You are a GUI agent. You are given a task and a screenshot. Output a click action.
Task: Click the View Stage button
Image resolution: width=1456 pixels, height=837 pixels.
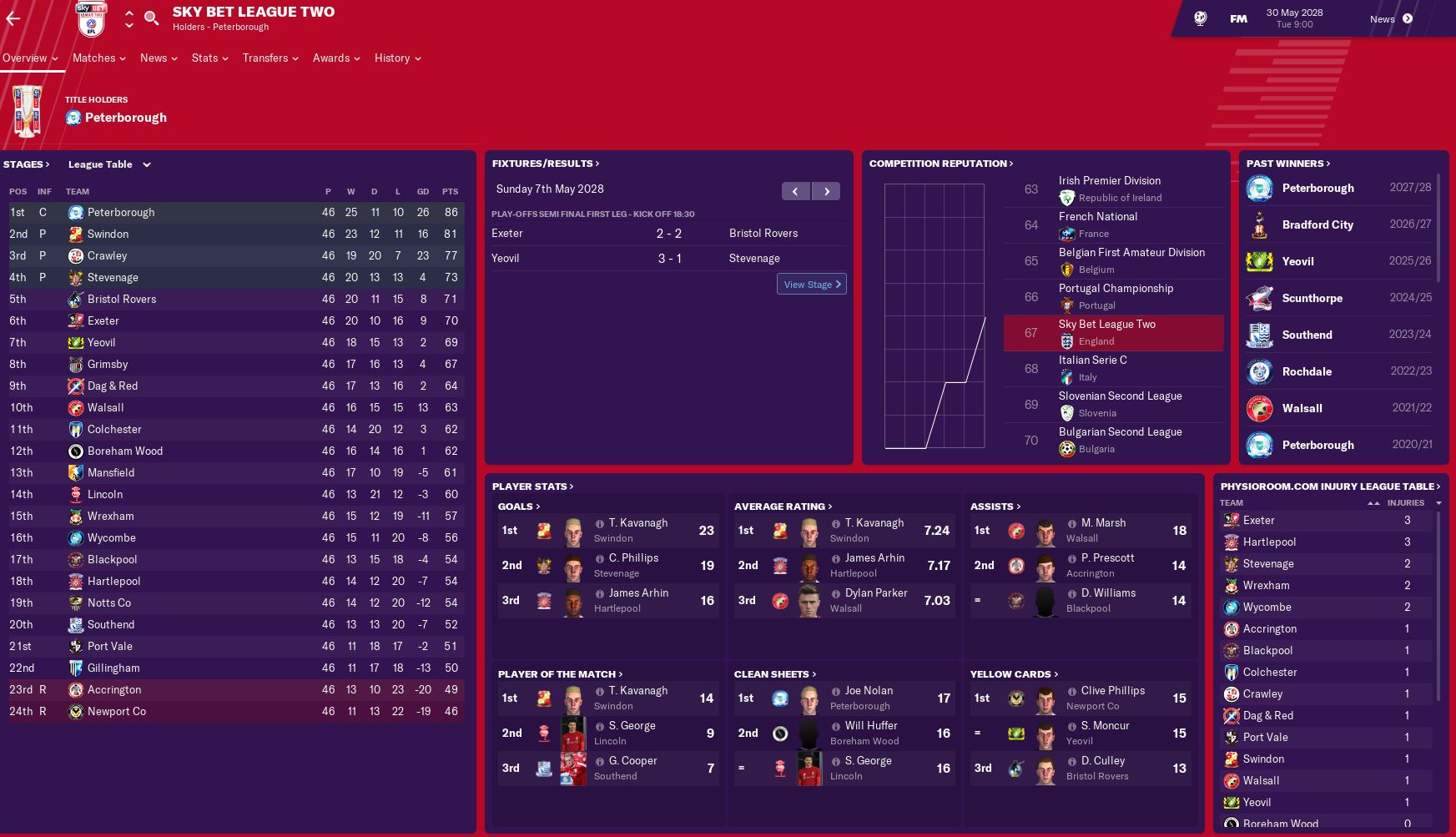click(810, 284)
